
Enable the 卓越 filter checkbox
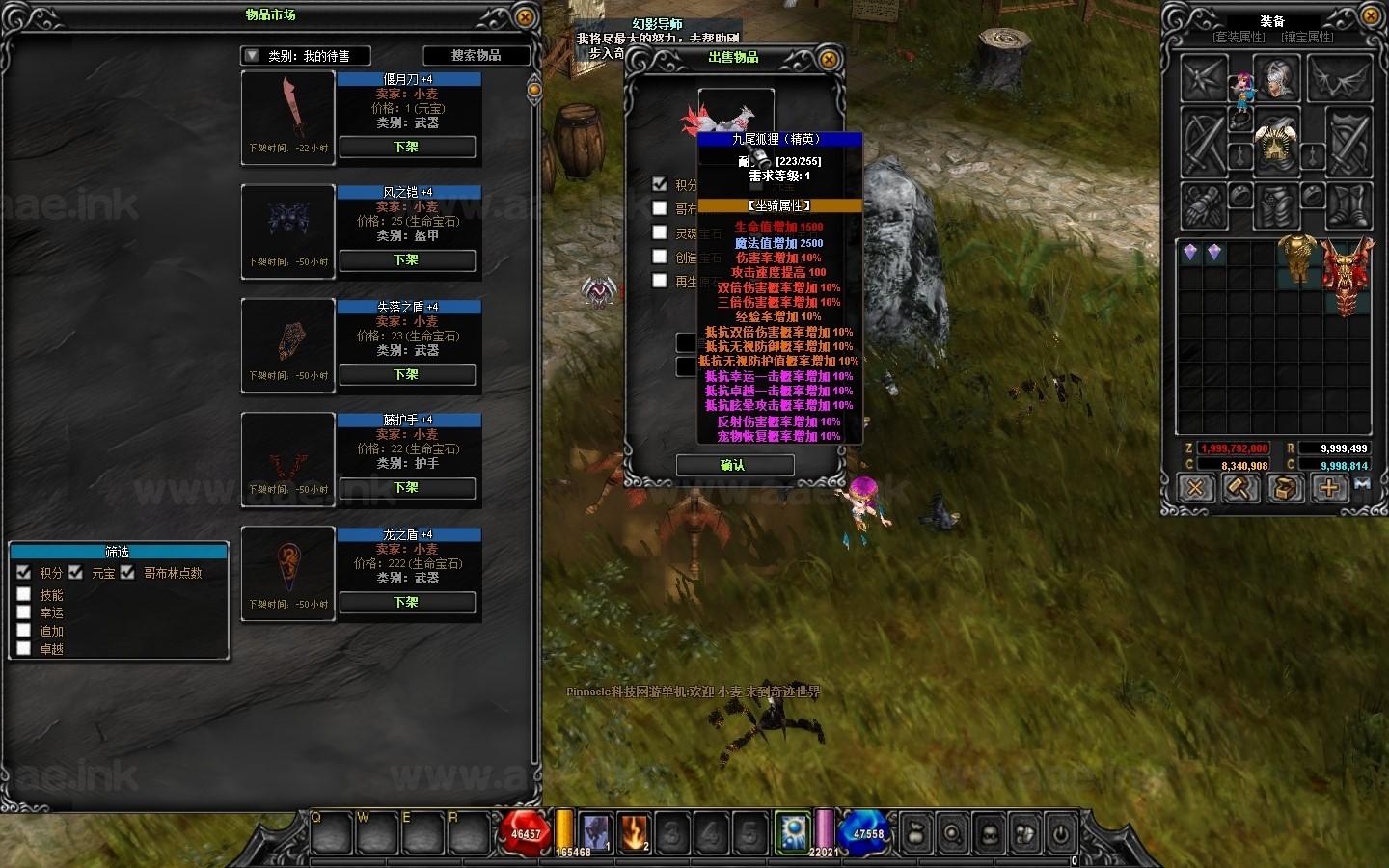[24, 649]
